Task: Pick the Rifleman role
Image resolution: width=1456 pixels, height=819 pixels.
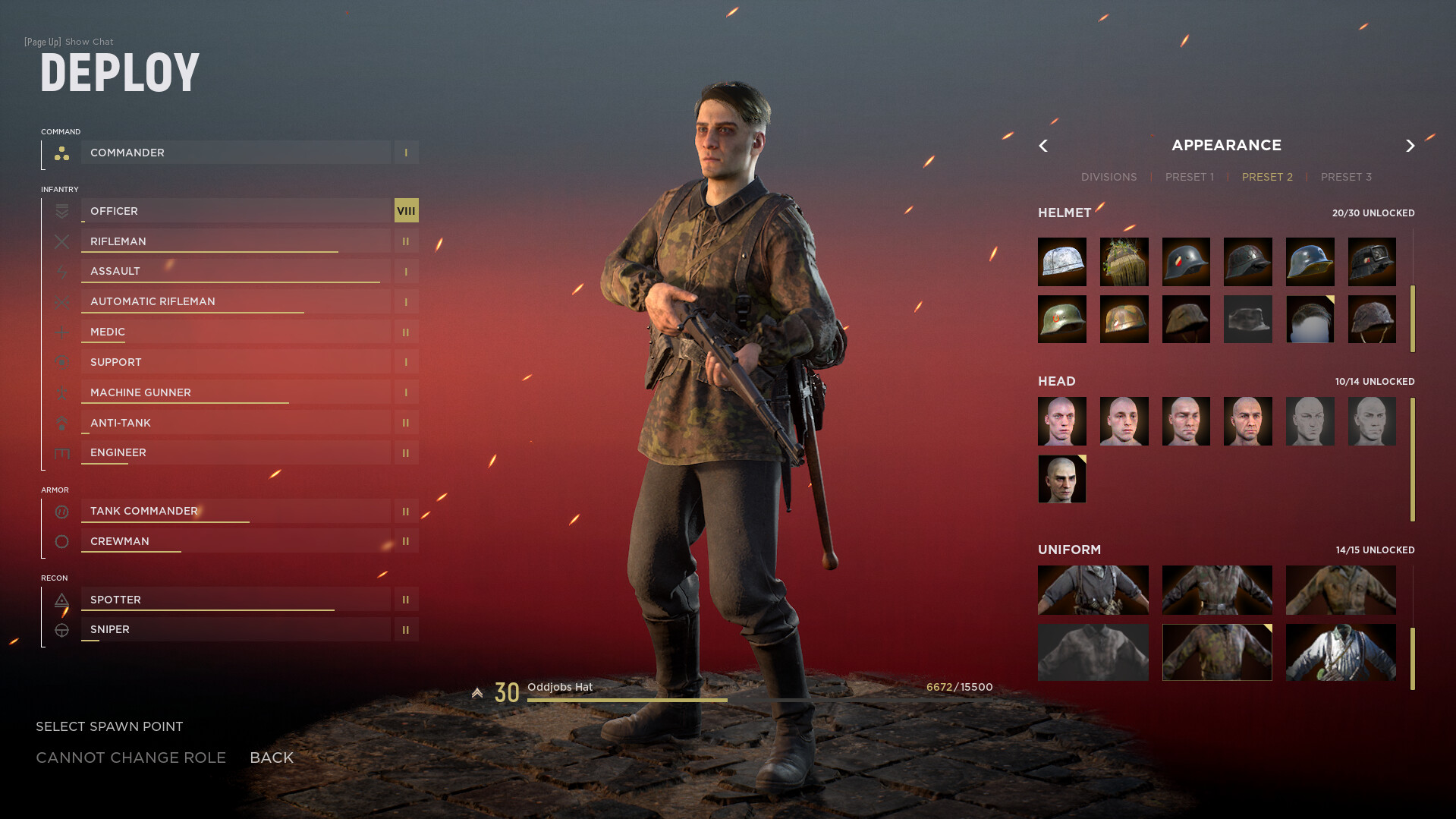Action: (236, 241)
